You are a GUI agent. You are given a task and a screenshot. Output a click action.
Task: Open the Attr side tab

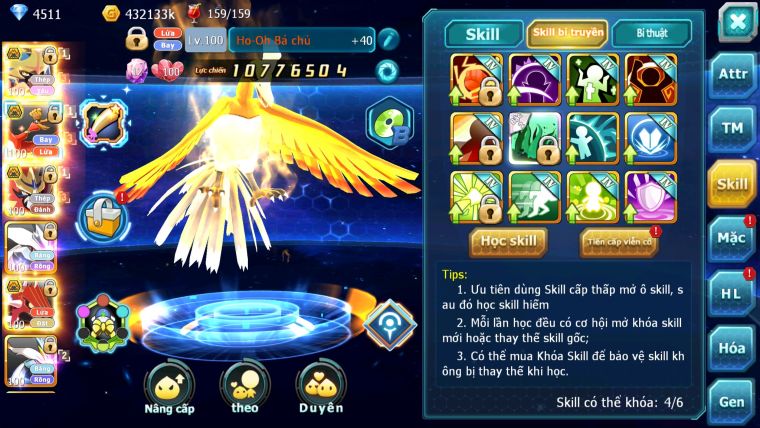[x=732, y=76]
